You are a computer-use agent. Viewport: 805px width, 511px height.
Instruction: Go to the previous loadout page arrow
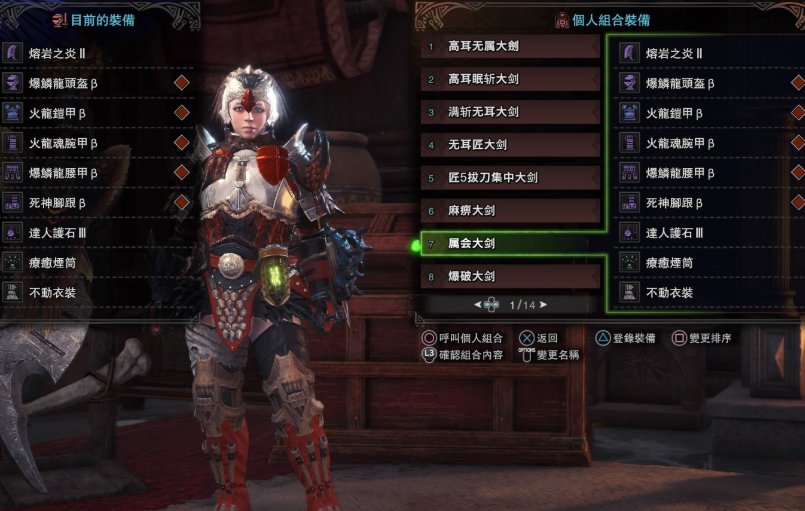tap(478, 304)
